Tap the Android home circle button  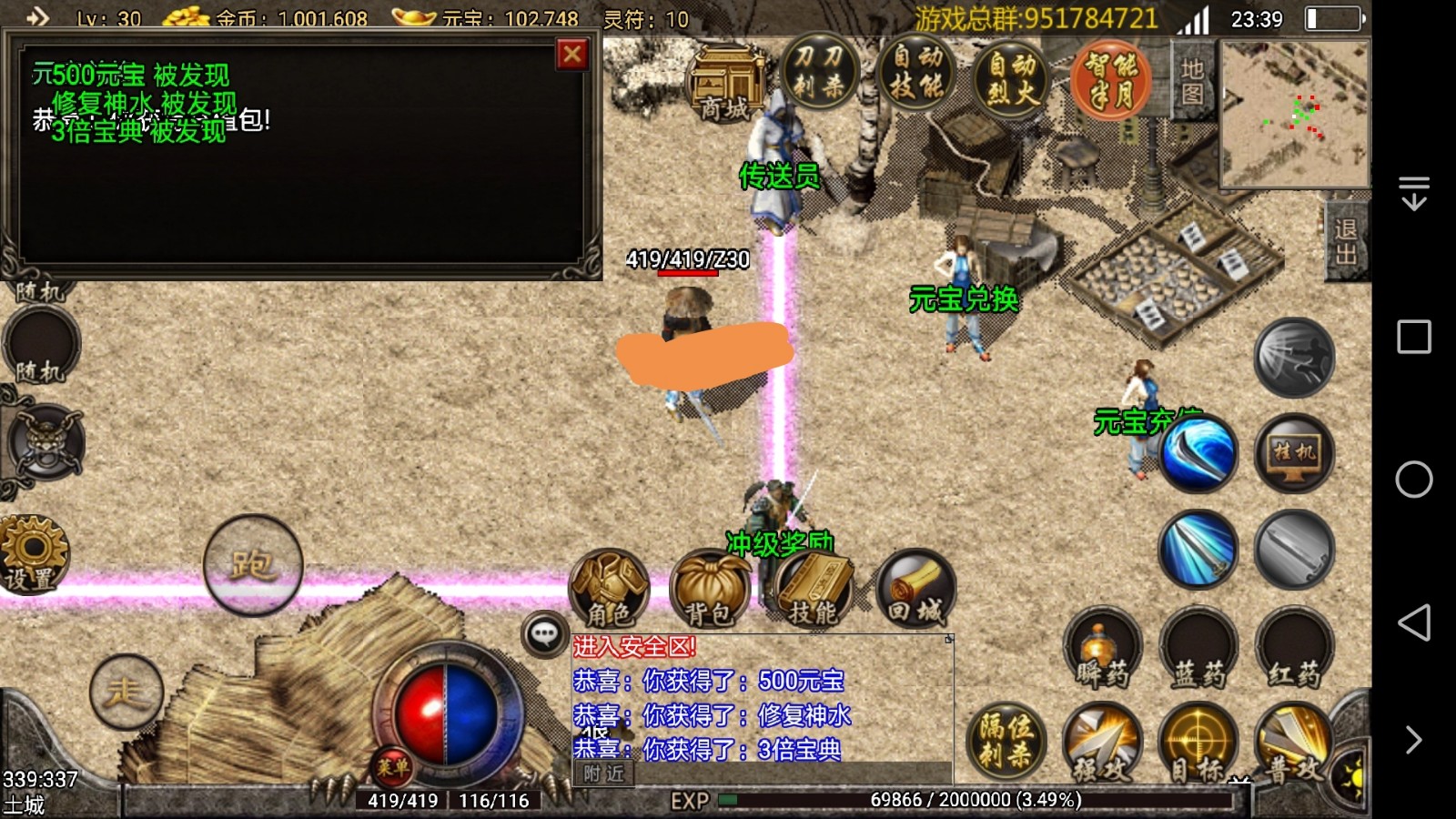click(x=1413, y=480)
